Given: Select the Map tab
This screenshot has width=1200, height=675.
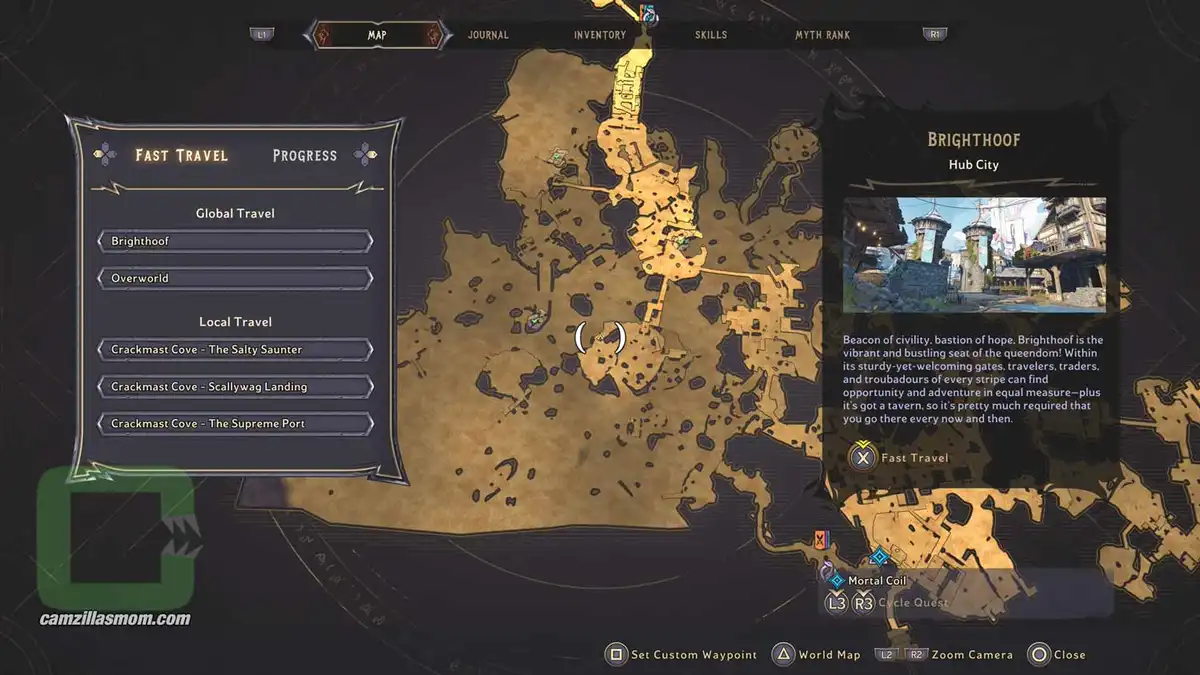Looking at the screenshot, I should click(377, 35).
